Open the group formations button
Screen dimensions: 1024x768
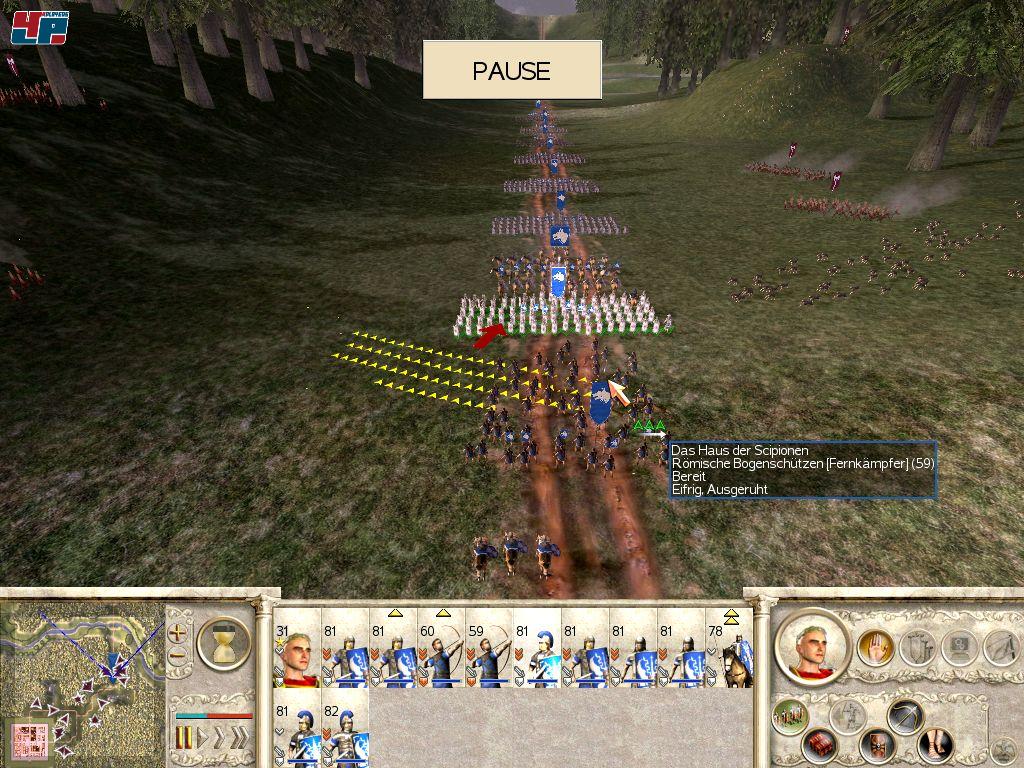coord(790,717)
